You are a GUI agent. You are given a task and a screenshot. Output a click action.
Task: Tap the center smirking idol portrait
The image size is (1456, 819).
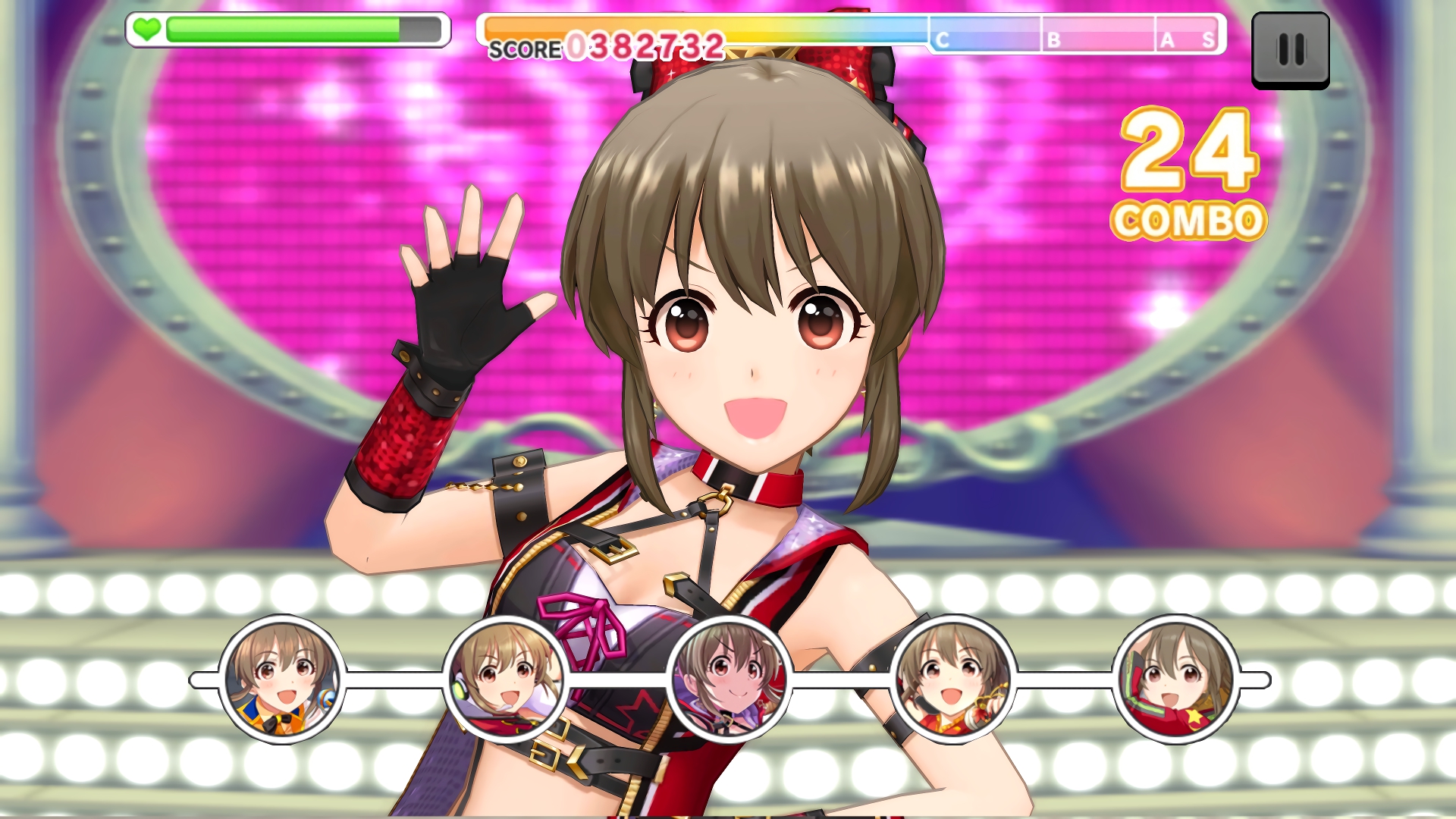tap(729, 679)
